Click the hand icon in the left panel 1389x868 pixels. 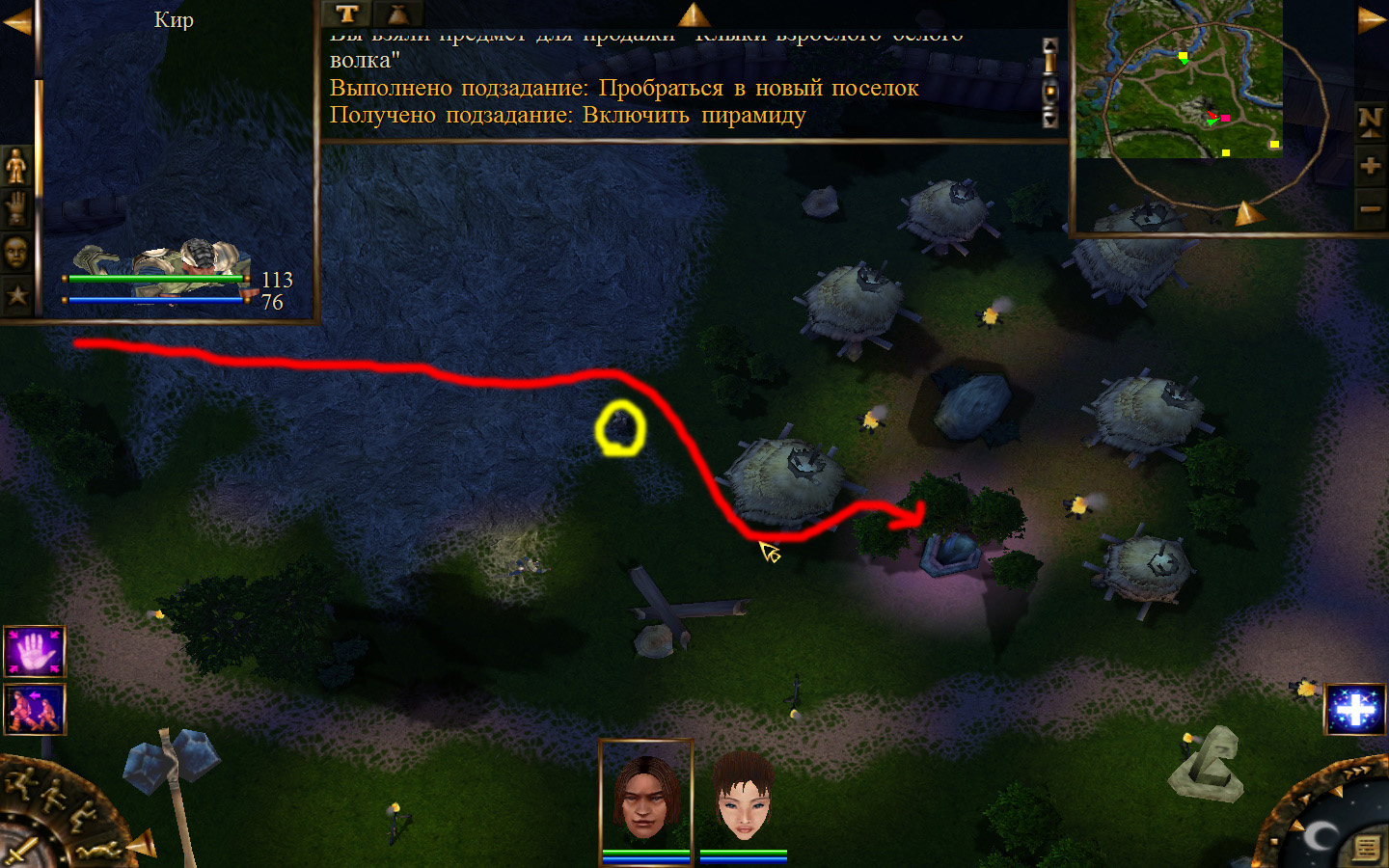point(16,208)
